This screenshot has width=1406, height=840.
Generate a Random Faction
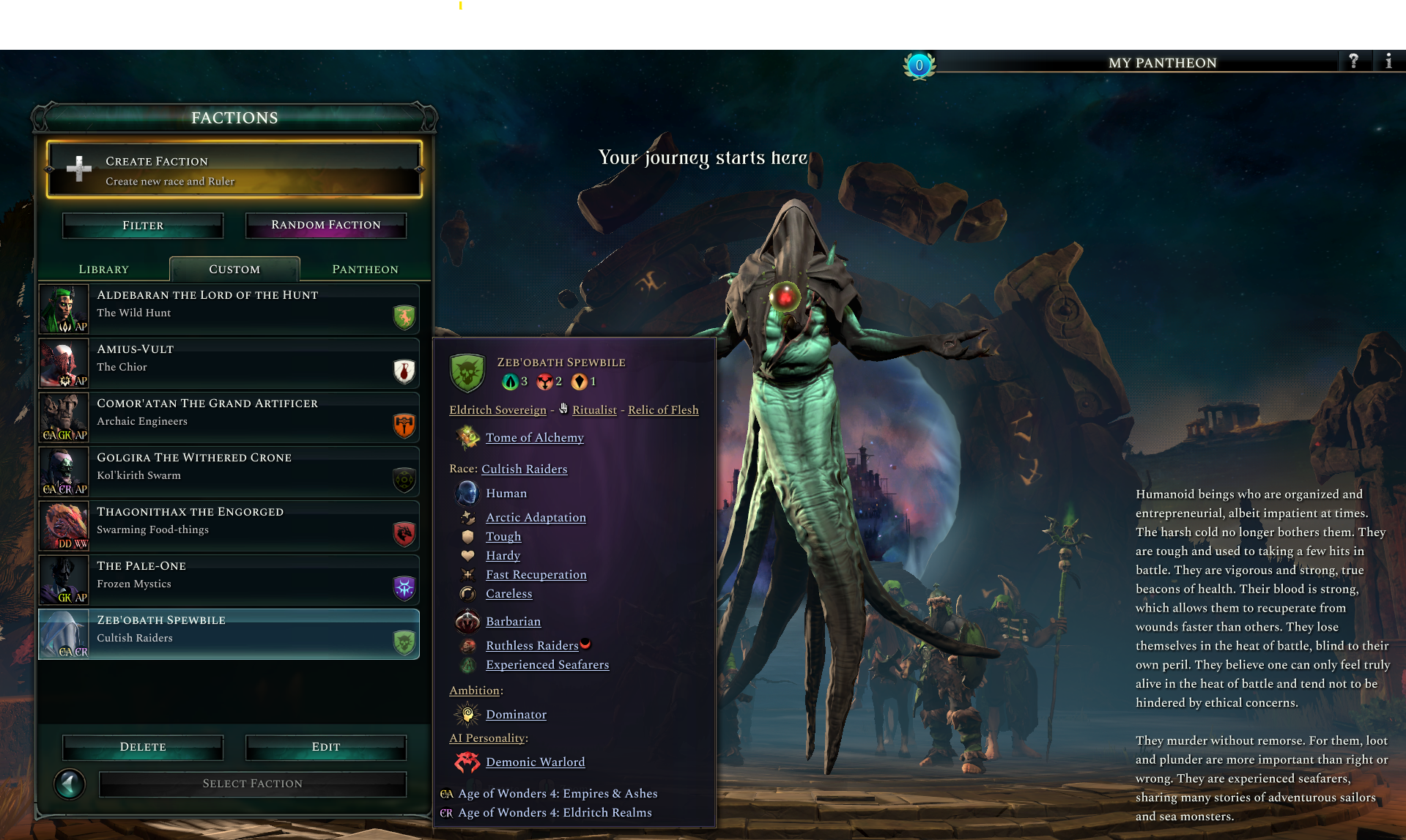(326, 225)
